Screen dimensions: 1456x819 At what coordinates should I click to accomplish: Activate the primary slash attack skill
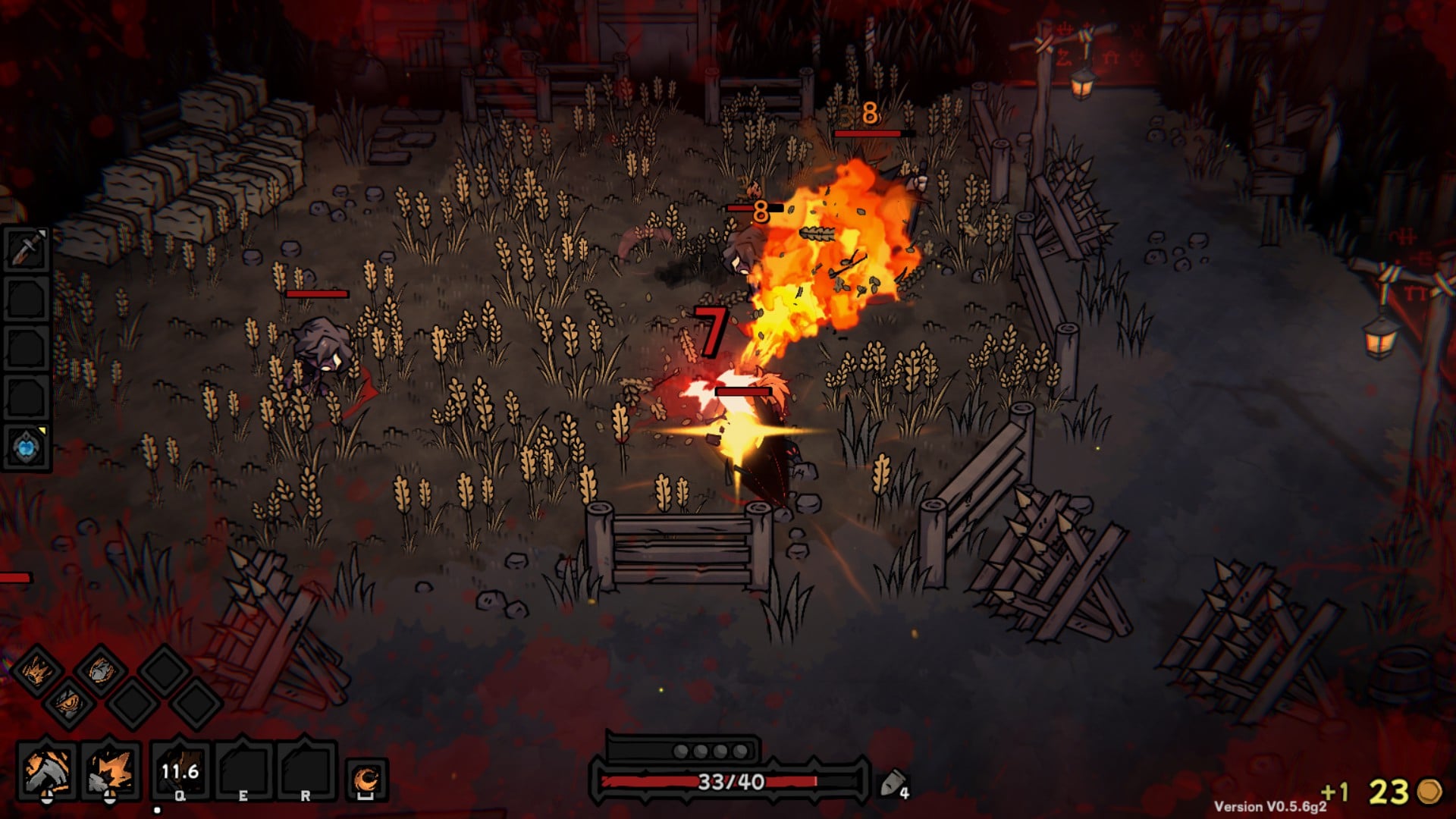(47, 770)
